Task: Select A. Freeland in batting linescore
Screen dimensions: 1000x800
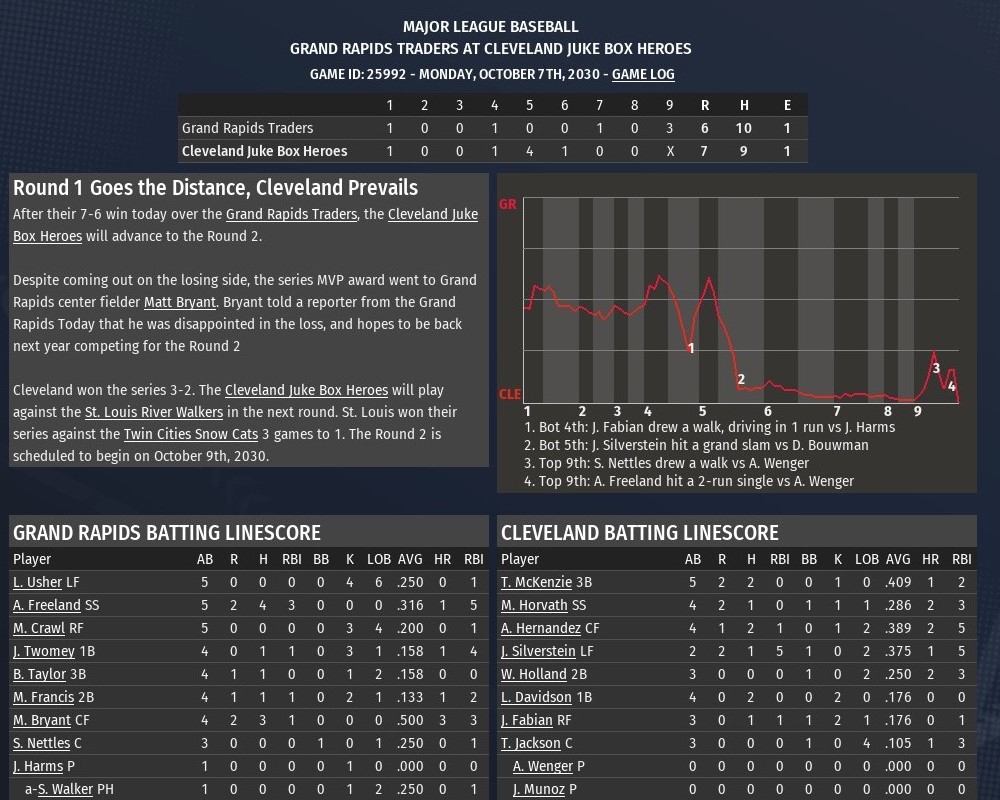Action: point(47,605)
